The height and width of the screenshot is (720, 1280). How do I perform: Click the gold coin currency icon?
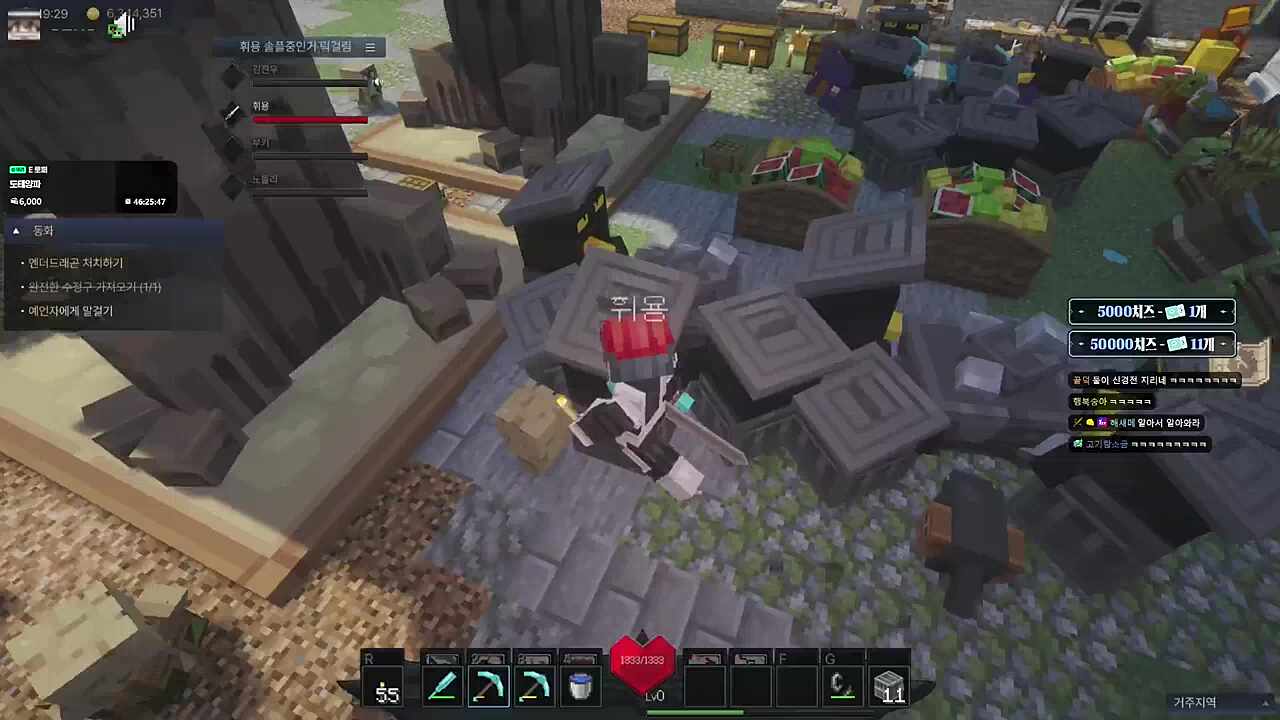coord(93,14)
